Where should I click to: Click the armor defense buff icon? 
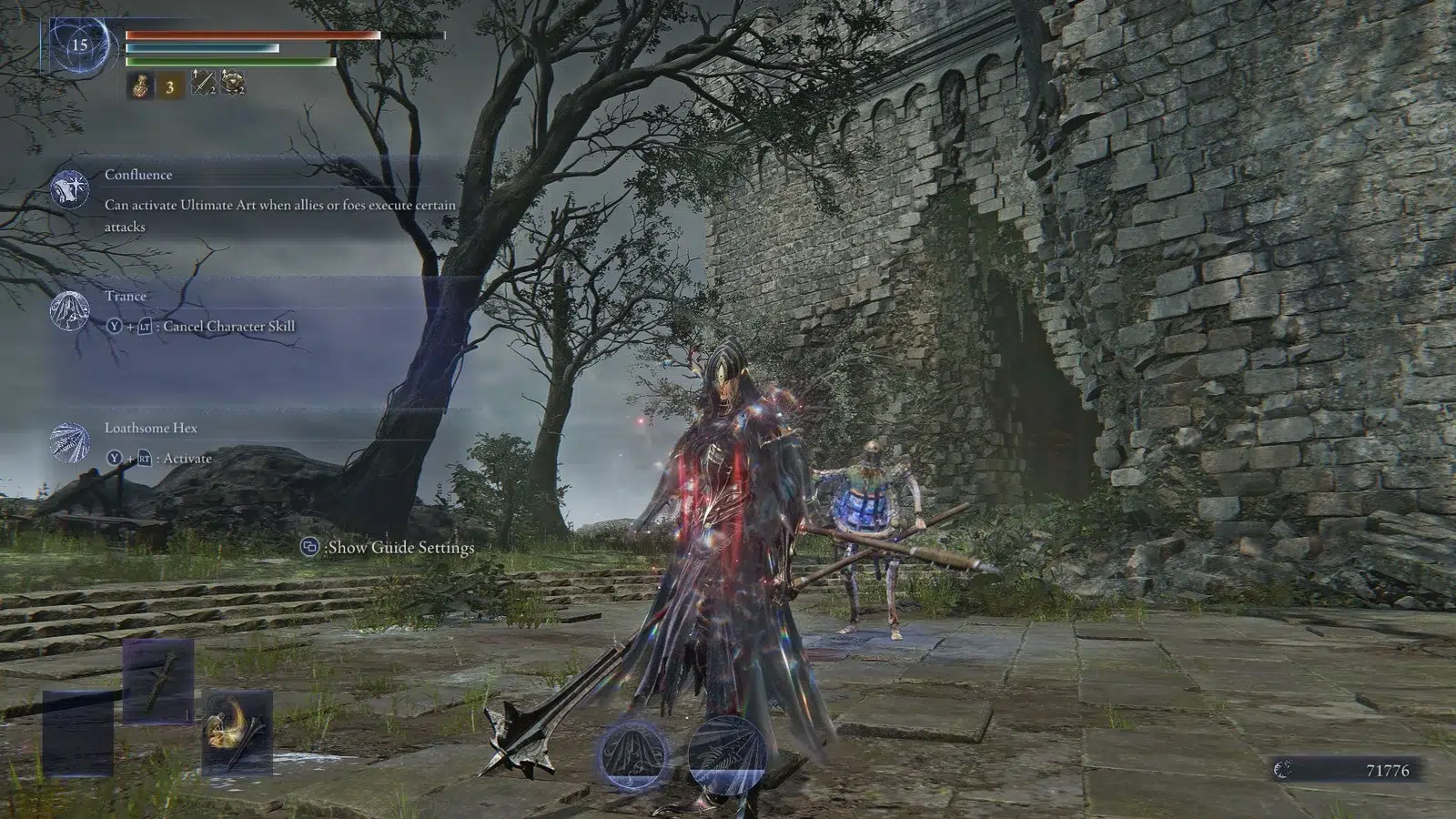click(233, 84)
